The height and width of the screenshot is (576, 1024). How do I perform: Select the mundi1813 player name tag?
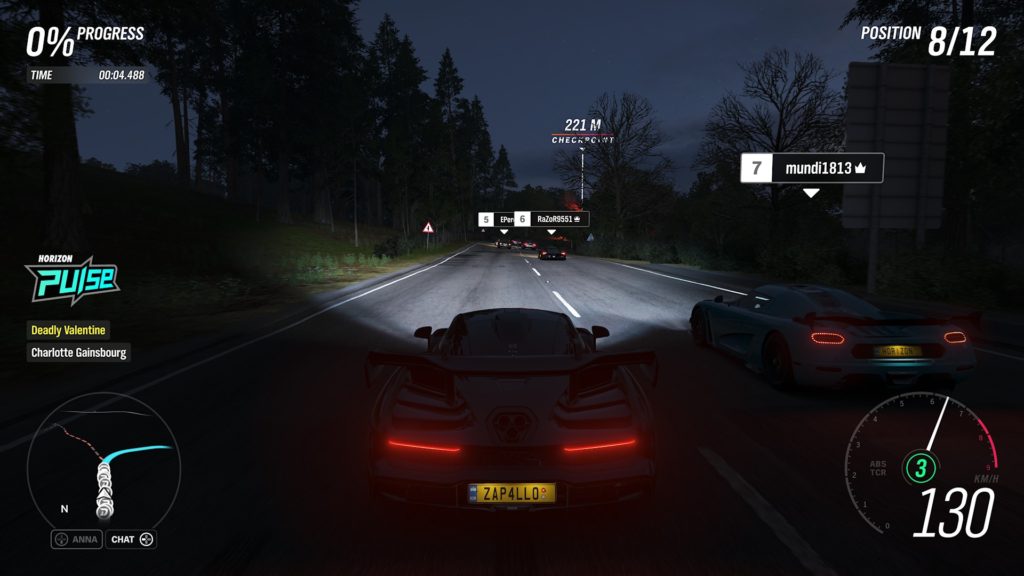click(811, 168)
